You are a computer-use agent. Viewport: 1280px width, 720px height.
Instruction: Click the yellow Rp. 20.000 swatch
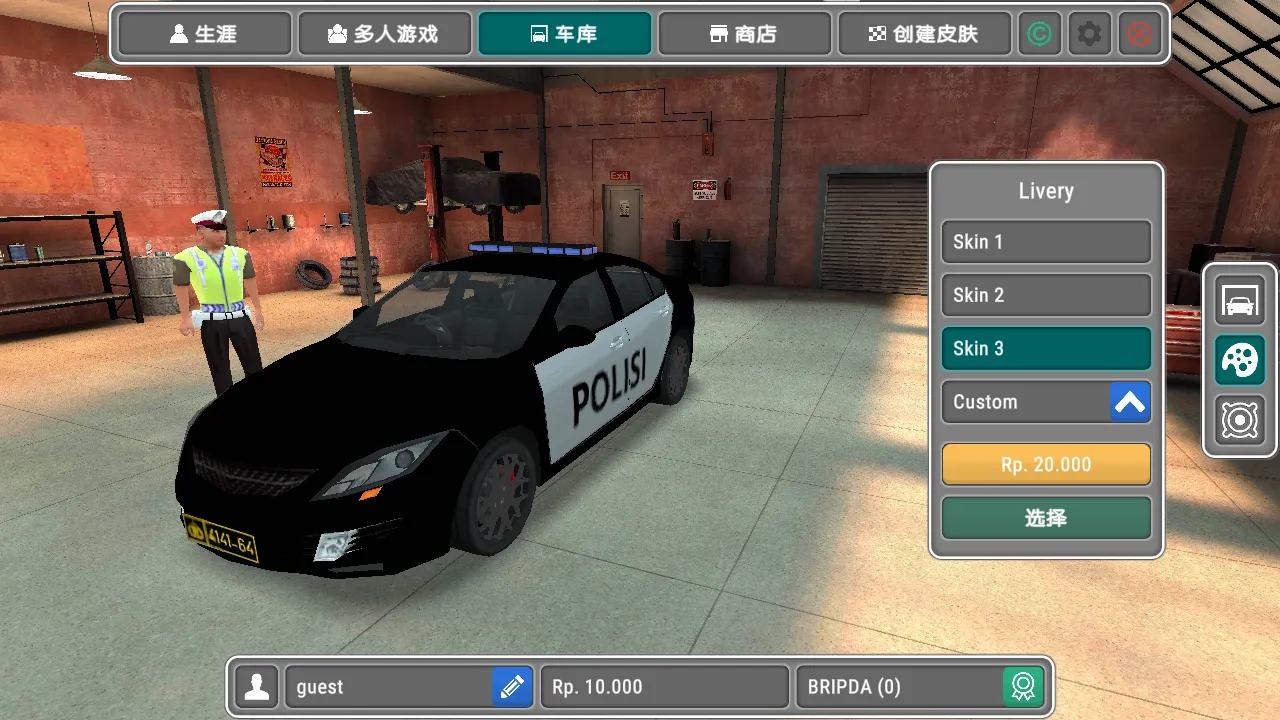pyautogui.click(x=1046, y=464)
